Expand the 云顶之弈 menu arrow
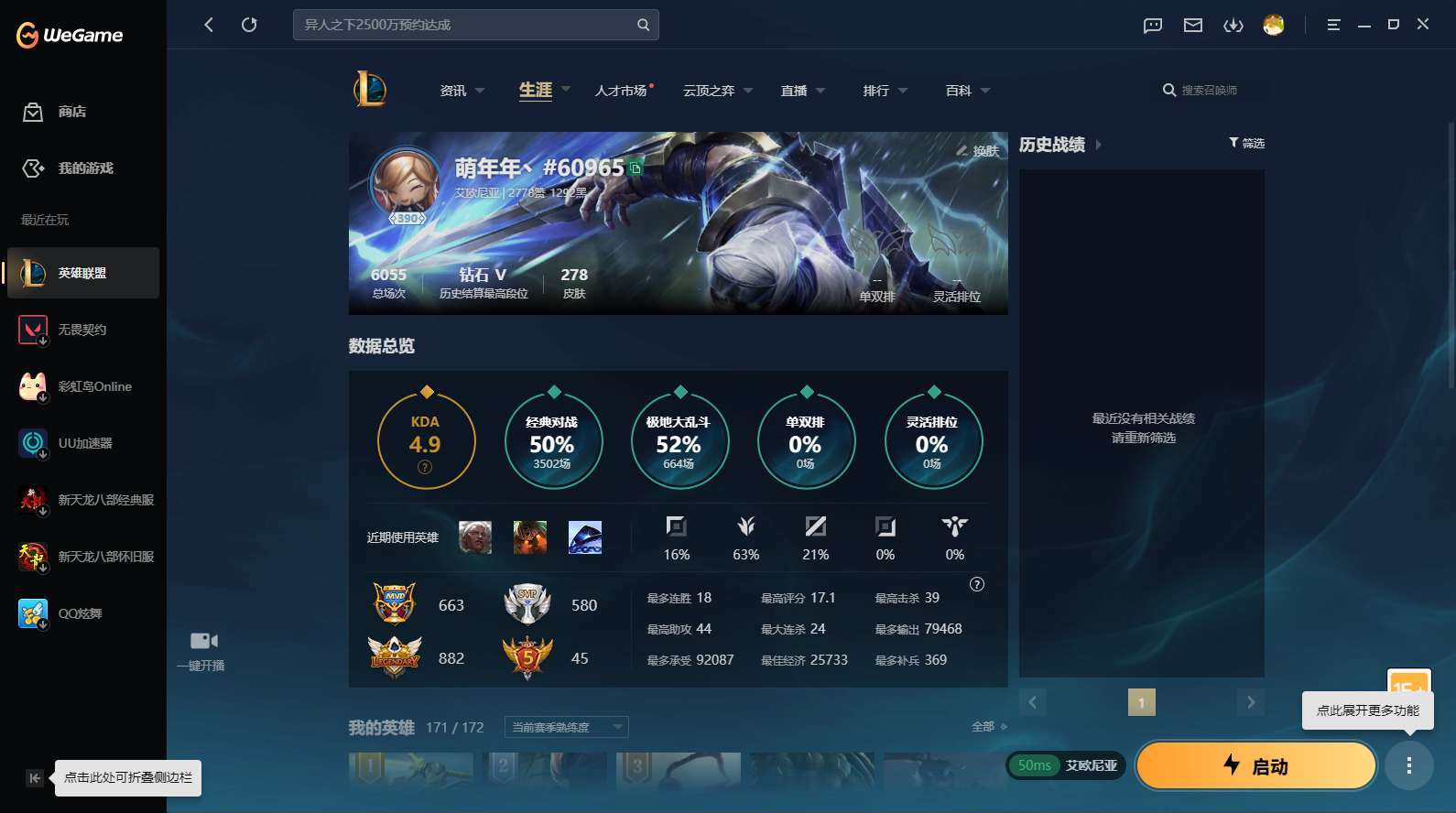This screenshot has width=1456, height=813. point(748,91)
